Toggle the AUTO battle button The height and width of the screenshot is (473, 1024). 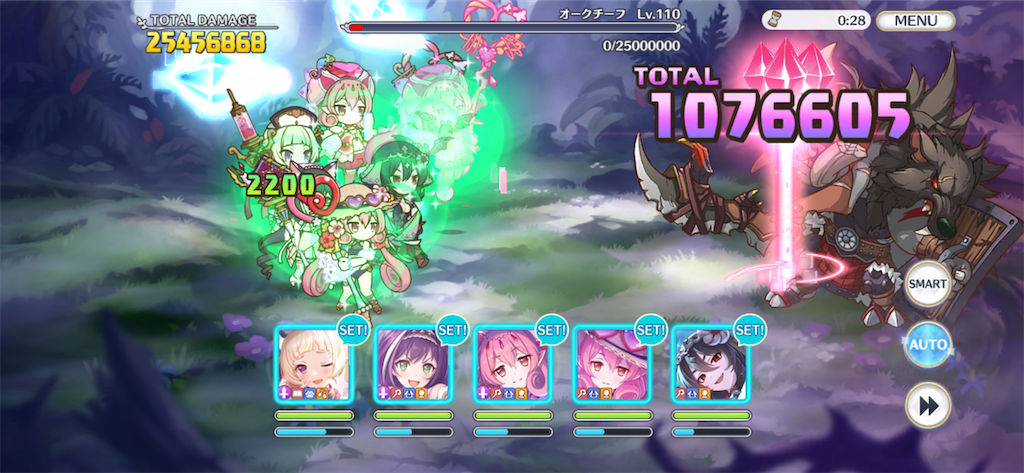pyautogui.click(x=927, y=346)
